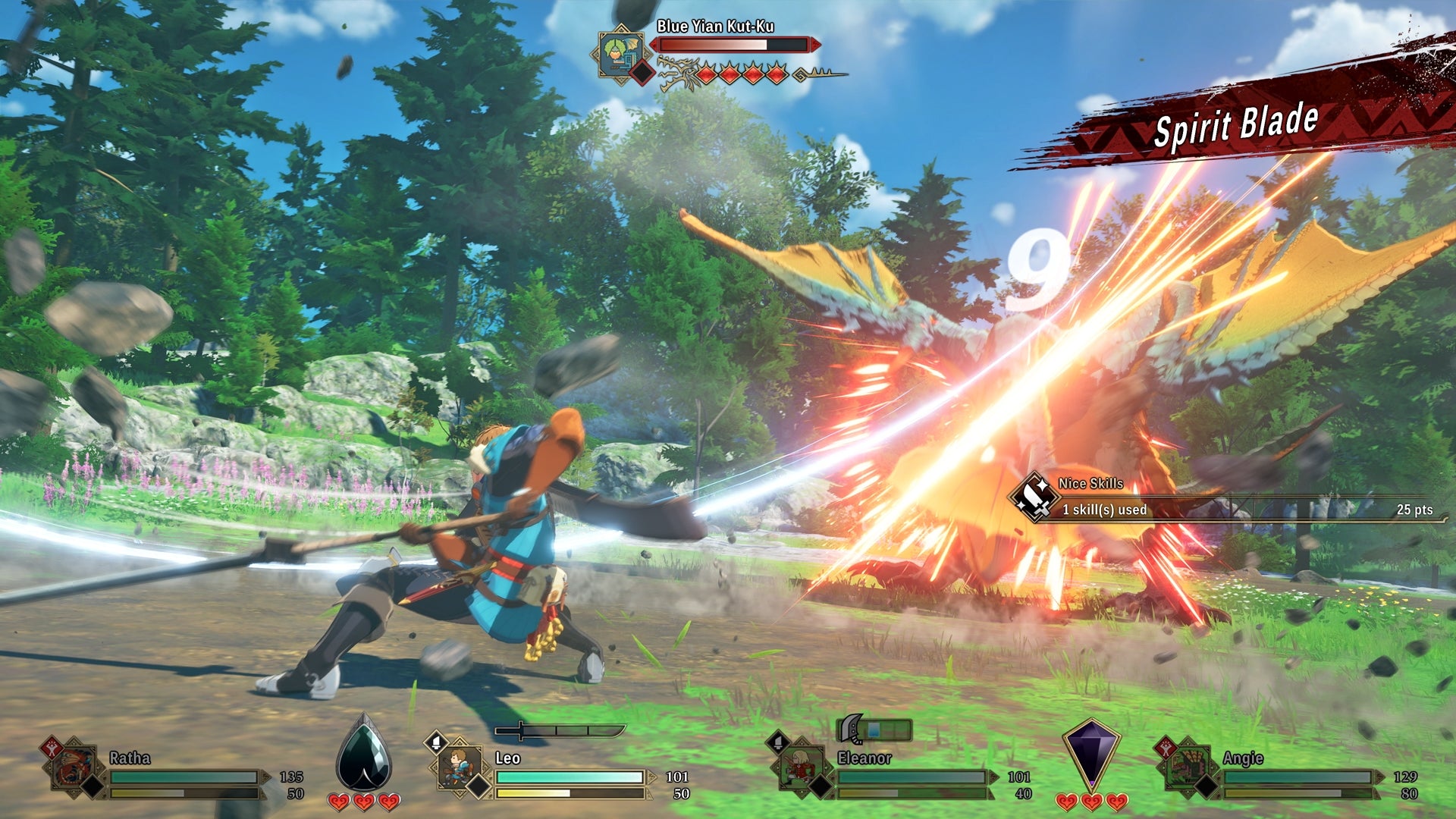Toggle the first heart under the kinship gem
The width and height of the screenshot is (1456, 819).
point(337,800)
